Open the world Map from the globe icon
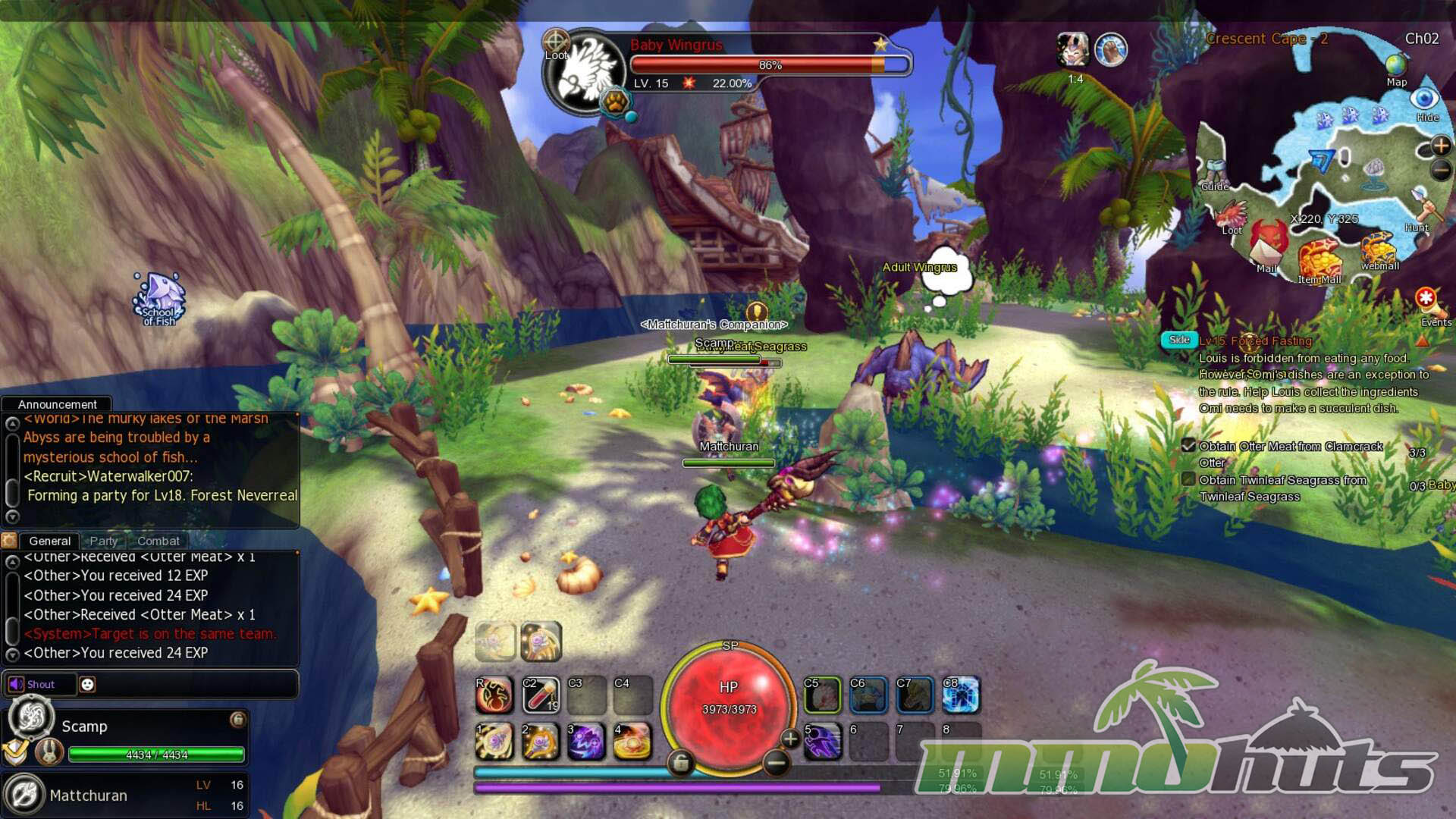 pyautogui.click(x=1396, y=67)
